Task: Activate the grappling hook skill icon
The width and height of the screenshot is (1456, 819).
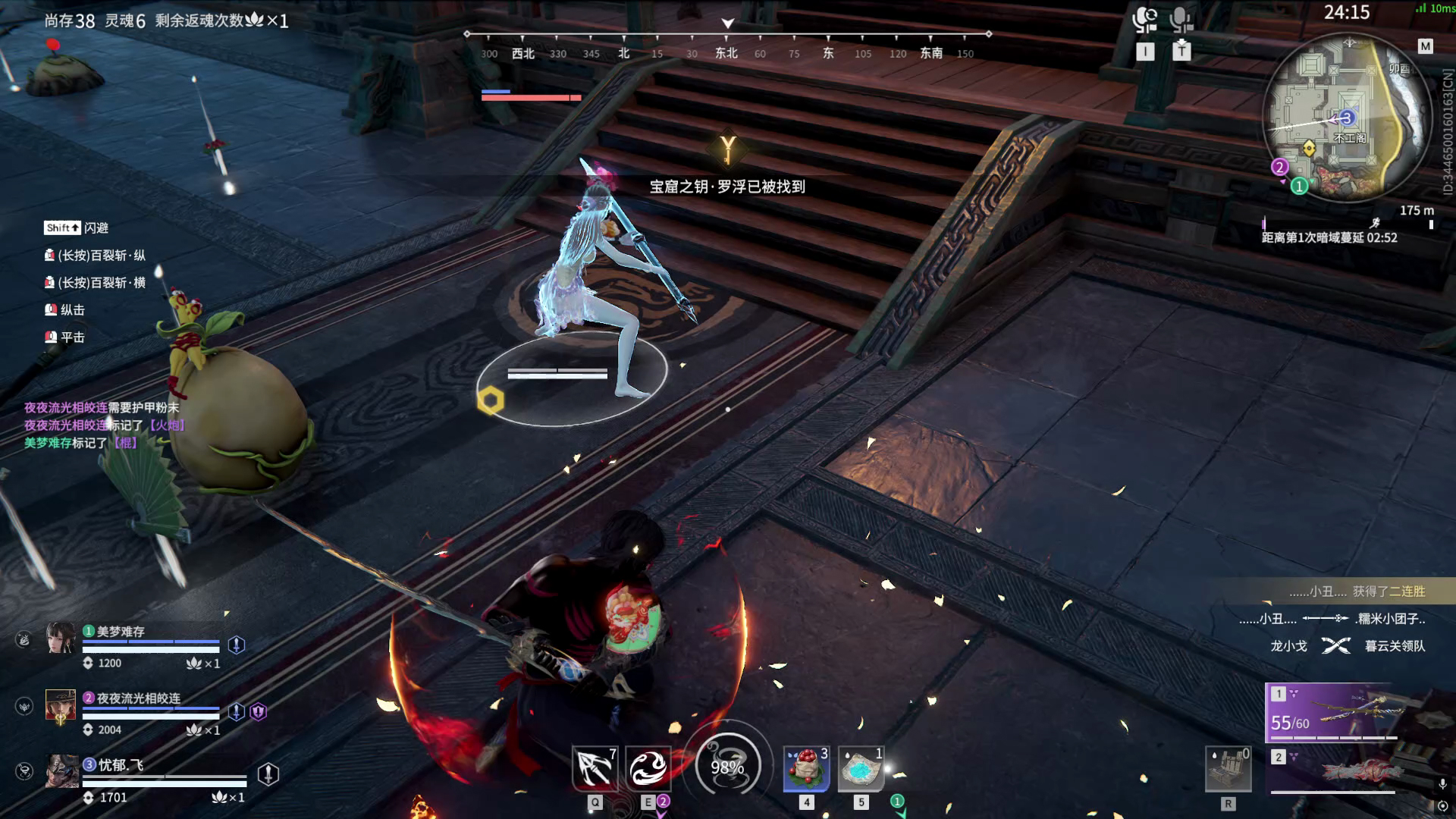Action: tap(595, 768)
